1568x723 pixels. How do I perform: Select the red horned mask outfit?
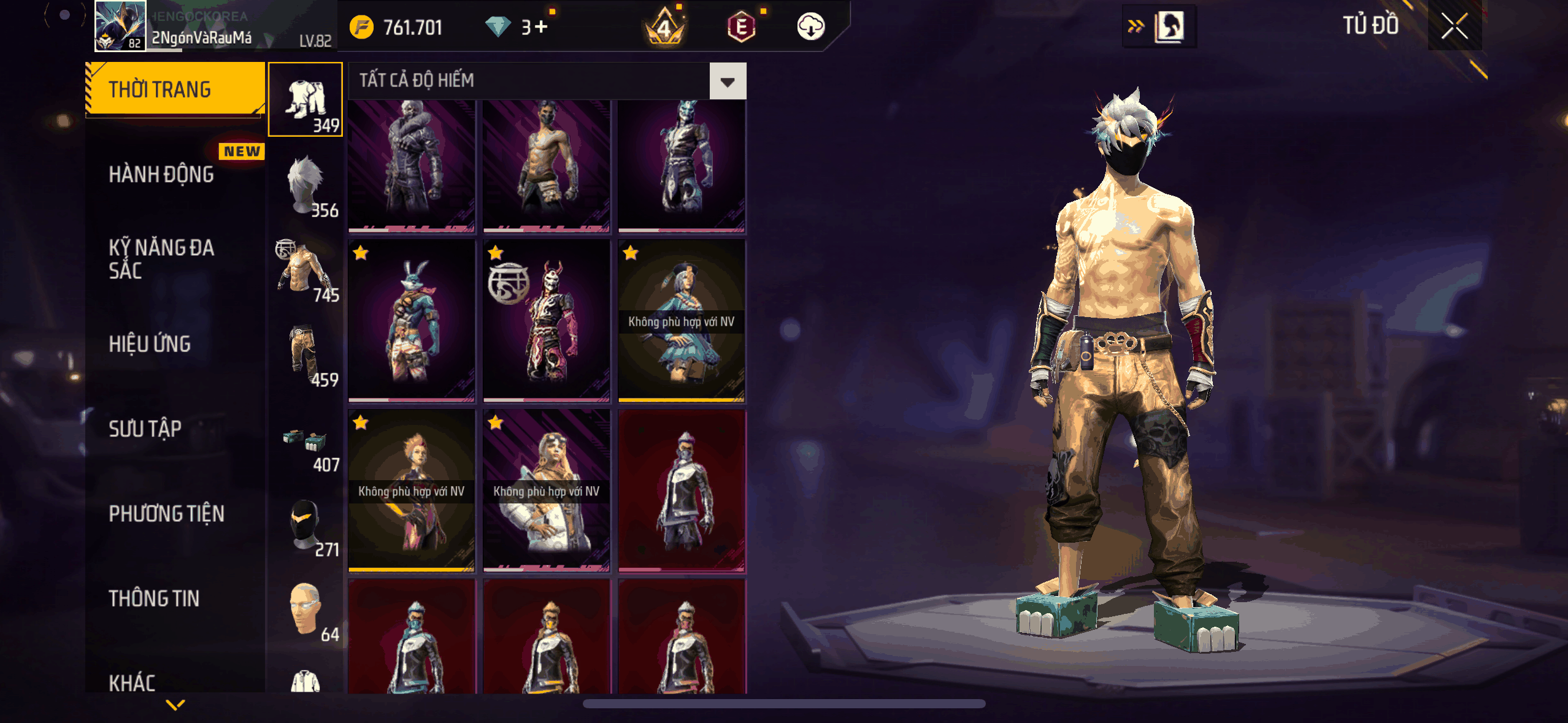coord(547,321)
